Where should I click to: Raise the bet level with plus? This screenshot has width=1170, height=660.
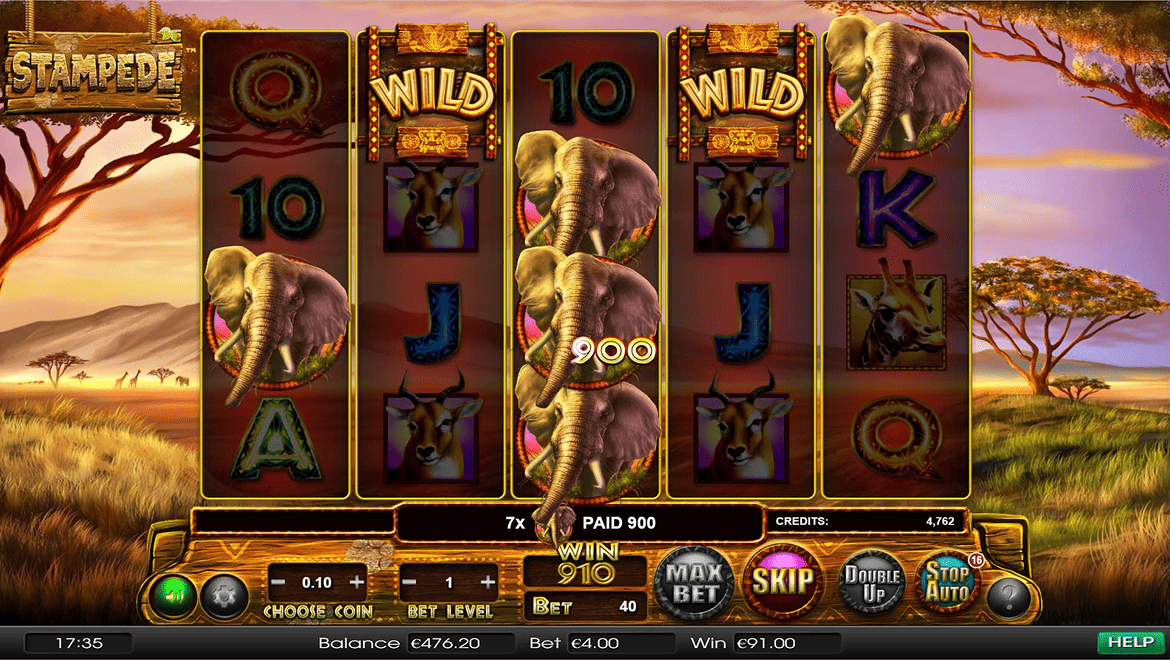coord(488,582)
